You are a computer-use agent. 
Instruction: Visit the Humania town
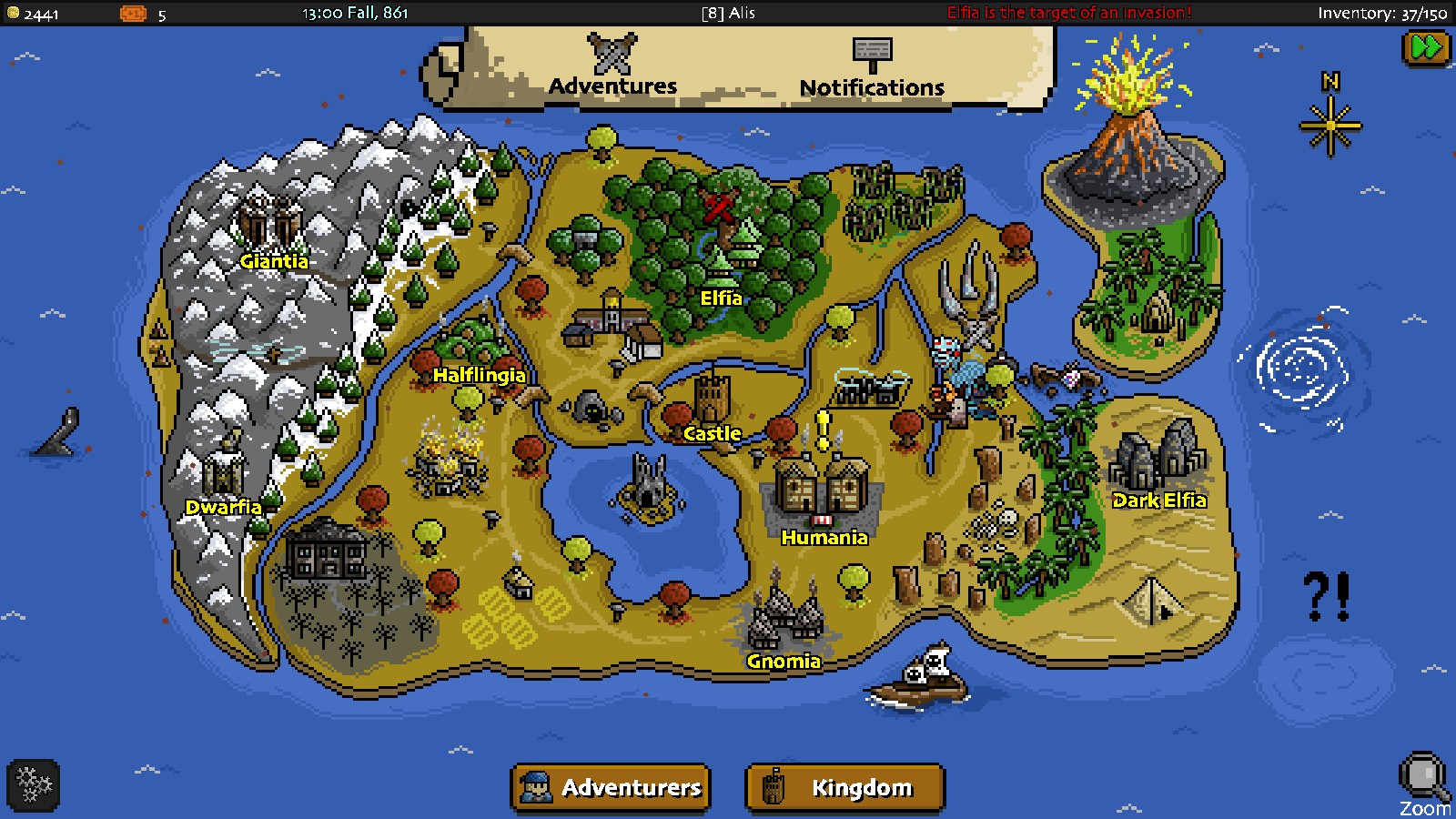pos(823,491)
